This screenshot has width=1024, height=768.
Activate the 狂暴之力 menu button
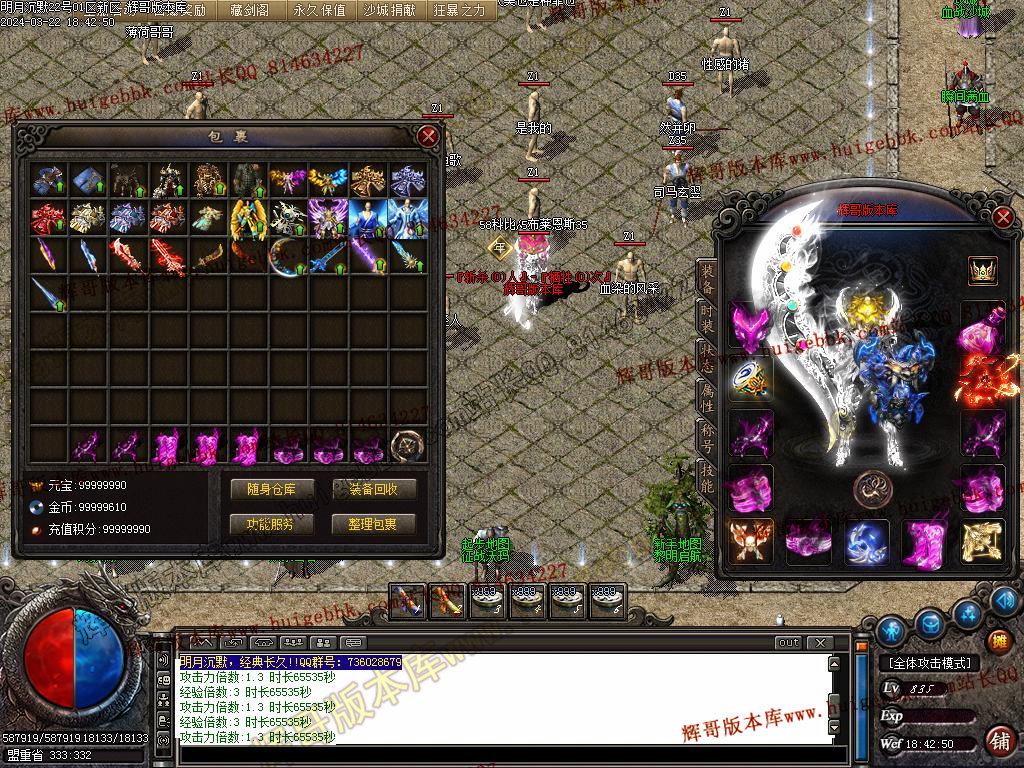(459, 10)
